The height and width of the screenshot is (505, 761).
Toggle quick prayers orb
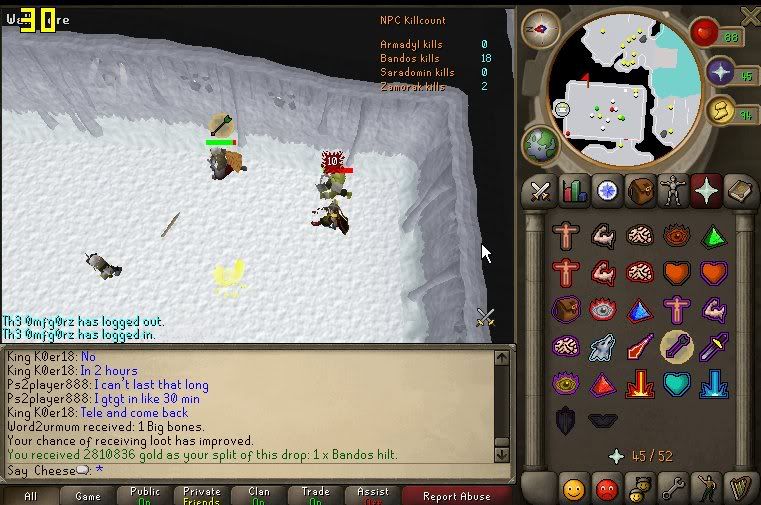[x=720, y=72]
